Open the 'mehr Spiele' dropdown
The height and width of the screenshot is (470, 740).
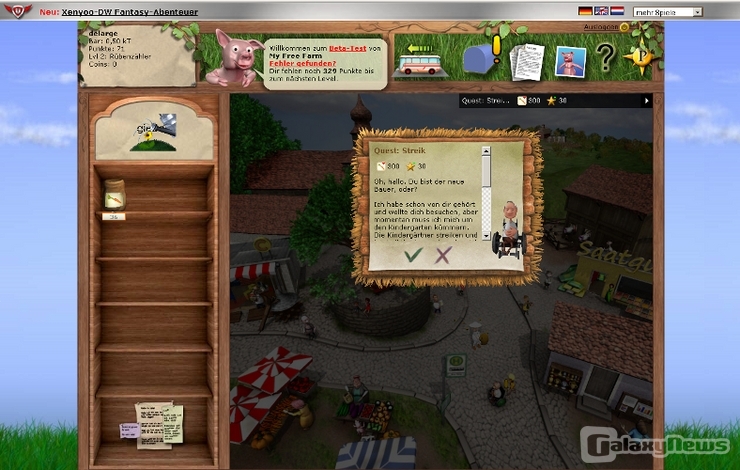pyautogui.click(x=667, y=11)
